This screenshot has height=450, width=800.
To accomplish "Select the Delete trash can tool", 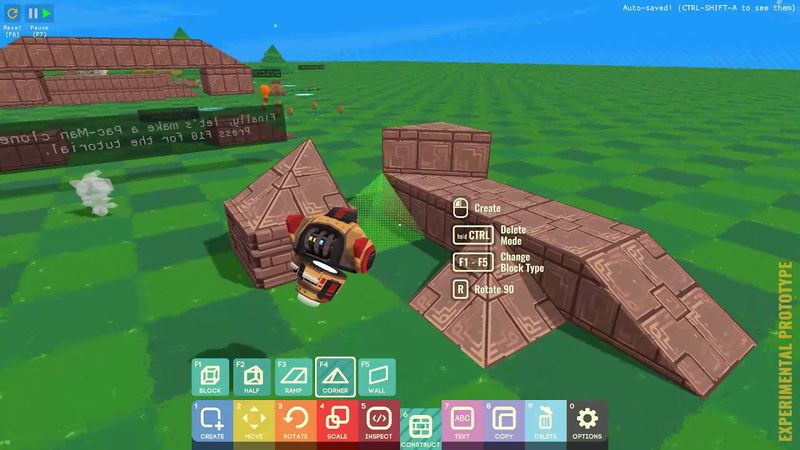I will tap(546, 422).
